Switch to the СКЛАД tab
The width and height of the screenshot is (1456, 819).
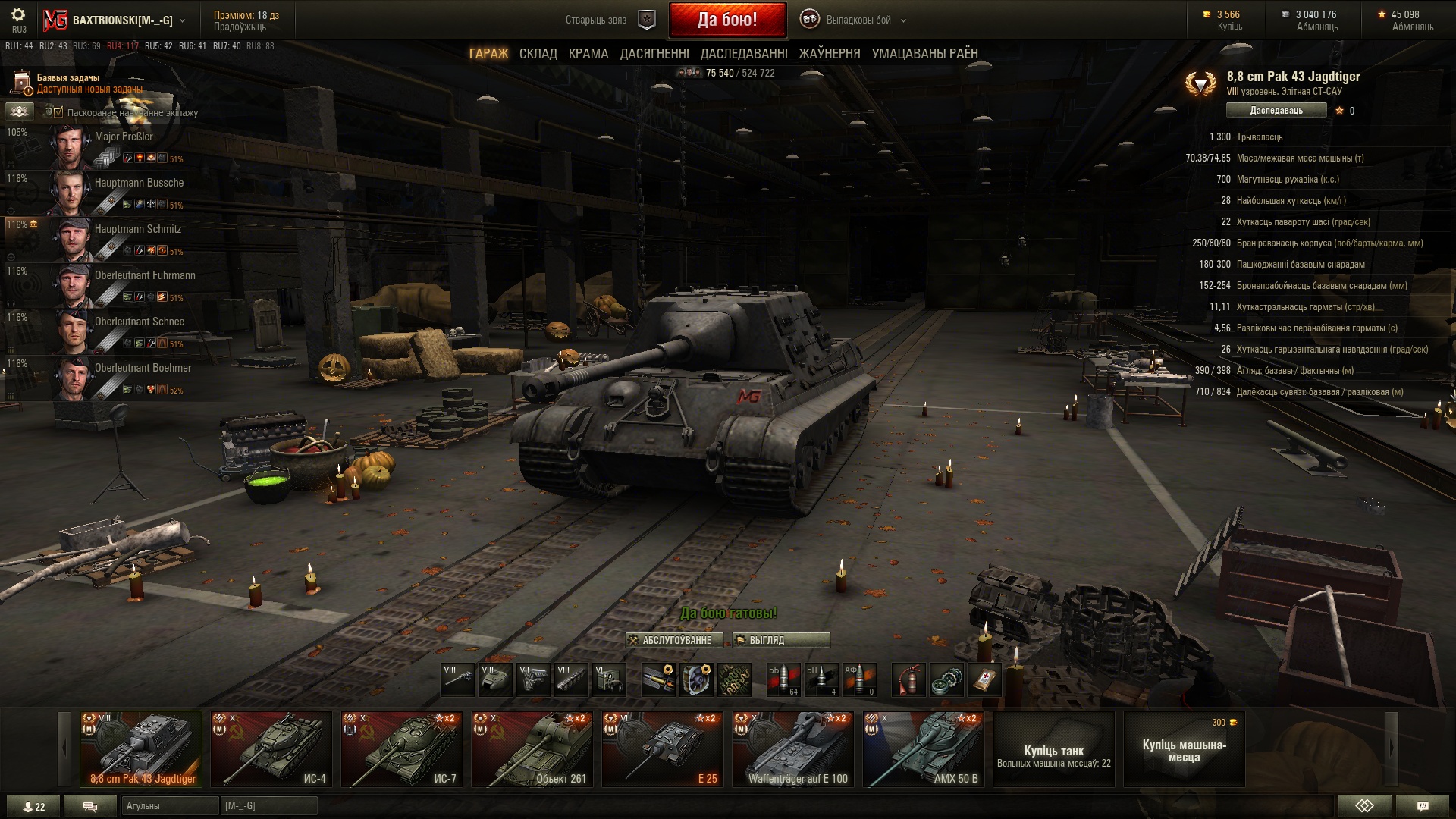(x=538, y=54)
